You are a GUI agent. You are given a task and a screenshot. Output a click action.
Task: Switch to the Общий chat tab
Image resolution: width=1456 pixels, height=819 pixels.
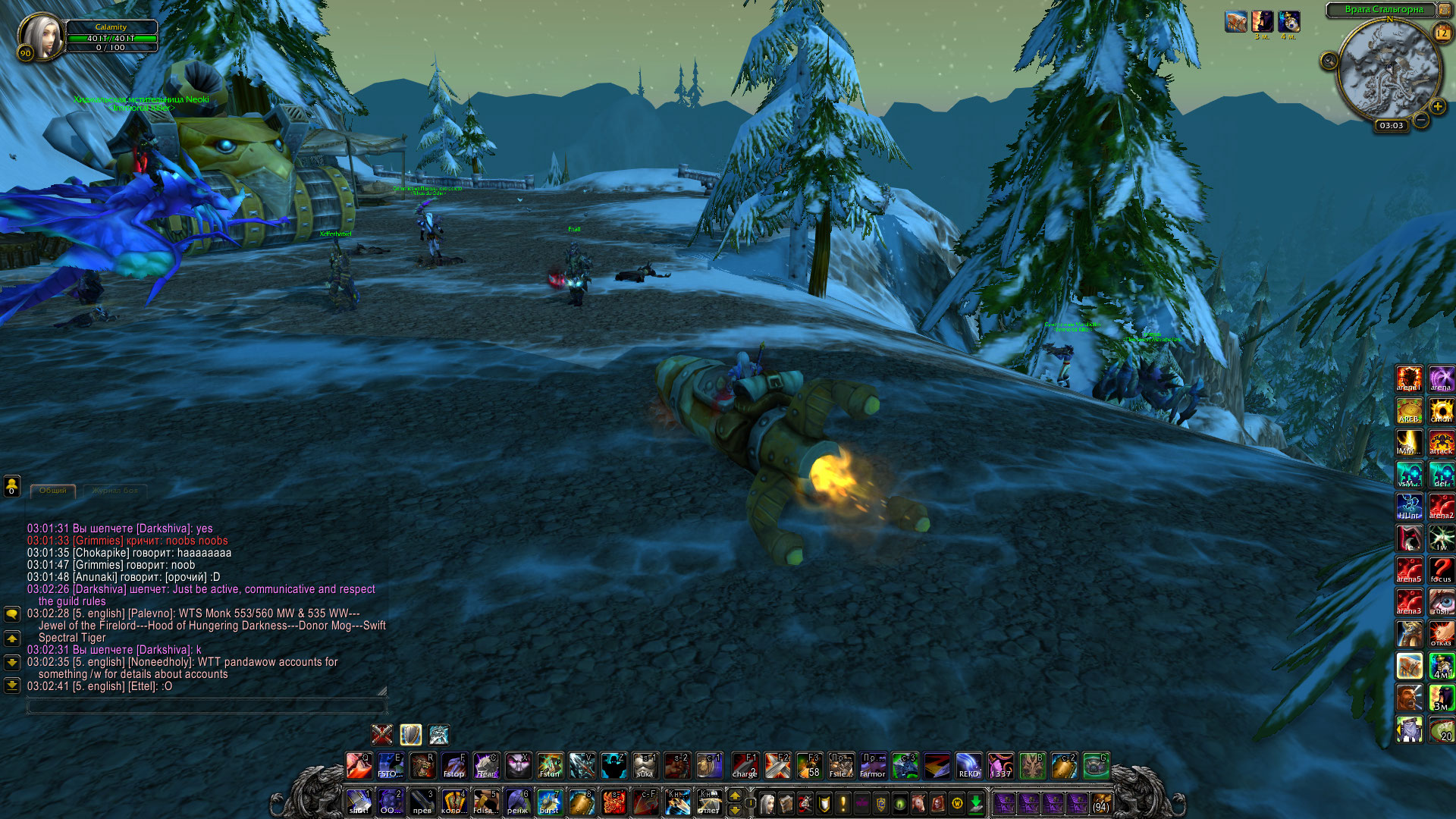pyautogui.click(x=53, y=491)
